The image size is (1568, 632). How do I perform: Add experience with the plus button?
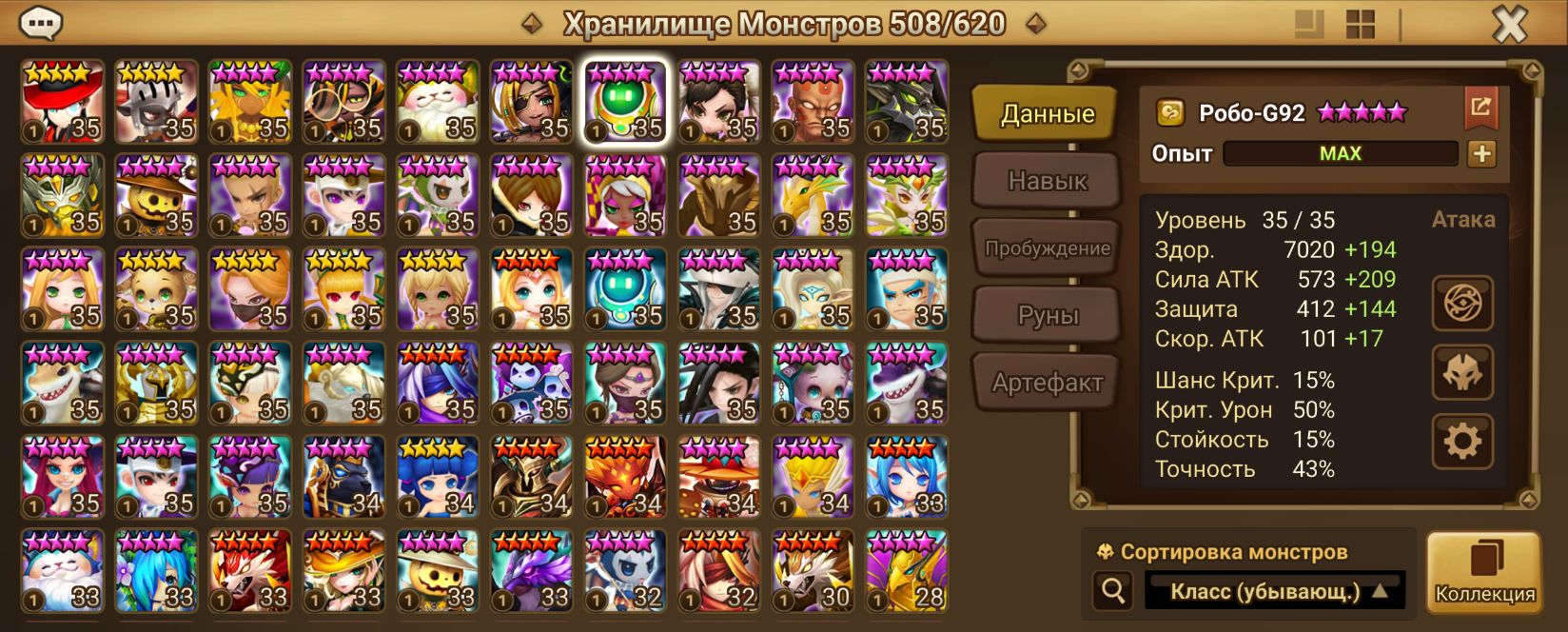[1481, 153]
